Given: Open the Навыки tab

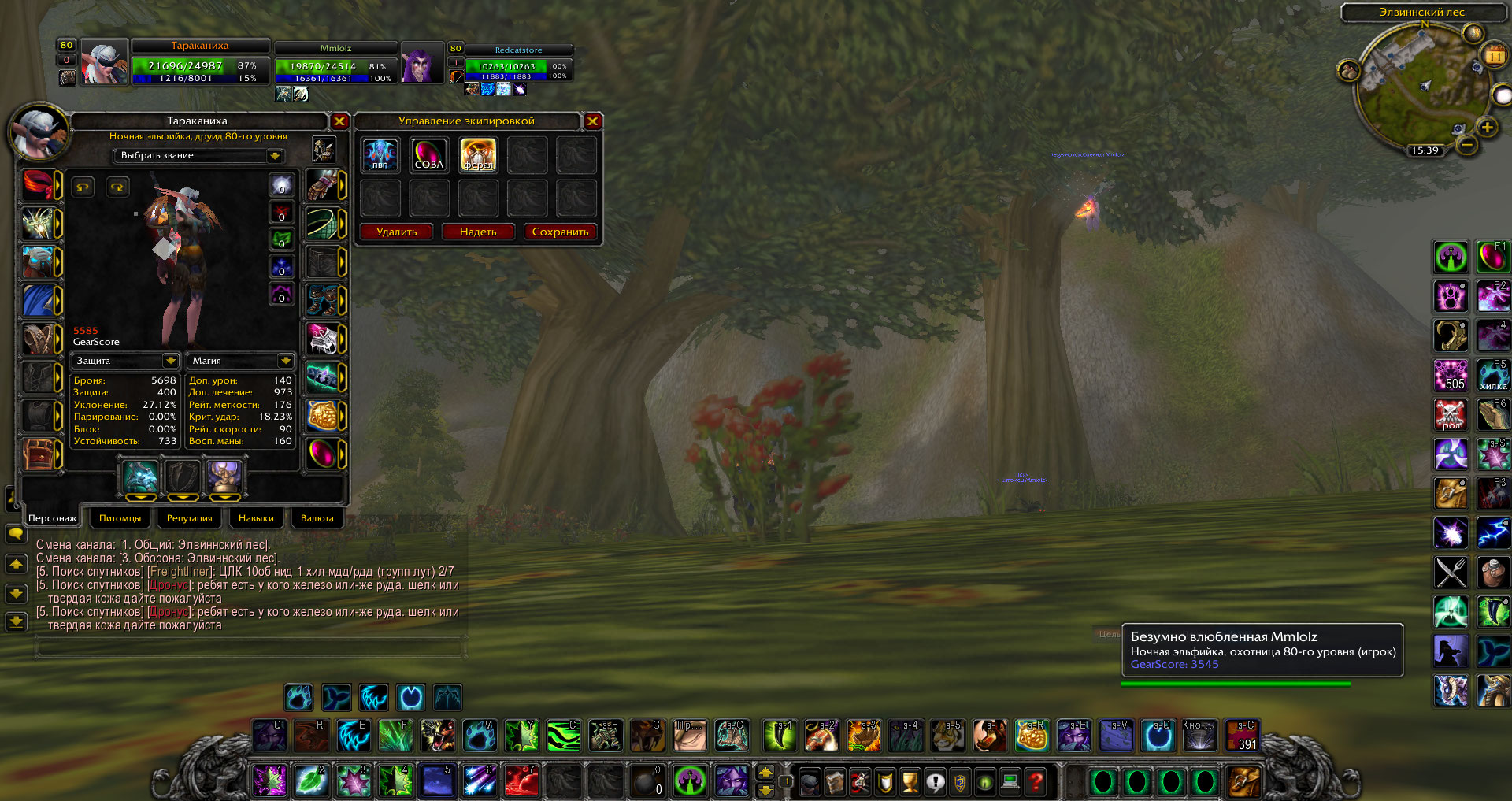Looking at the screenshot, I should (x=256, y=518).
